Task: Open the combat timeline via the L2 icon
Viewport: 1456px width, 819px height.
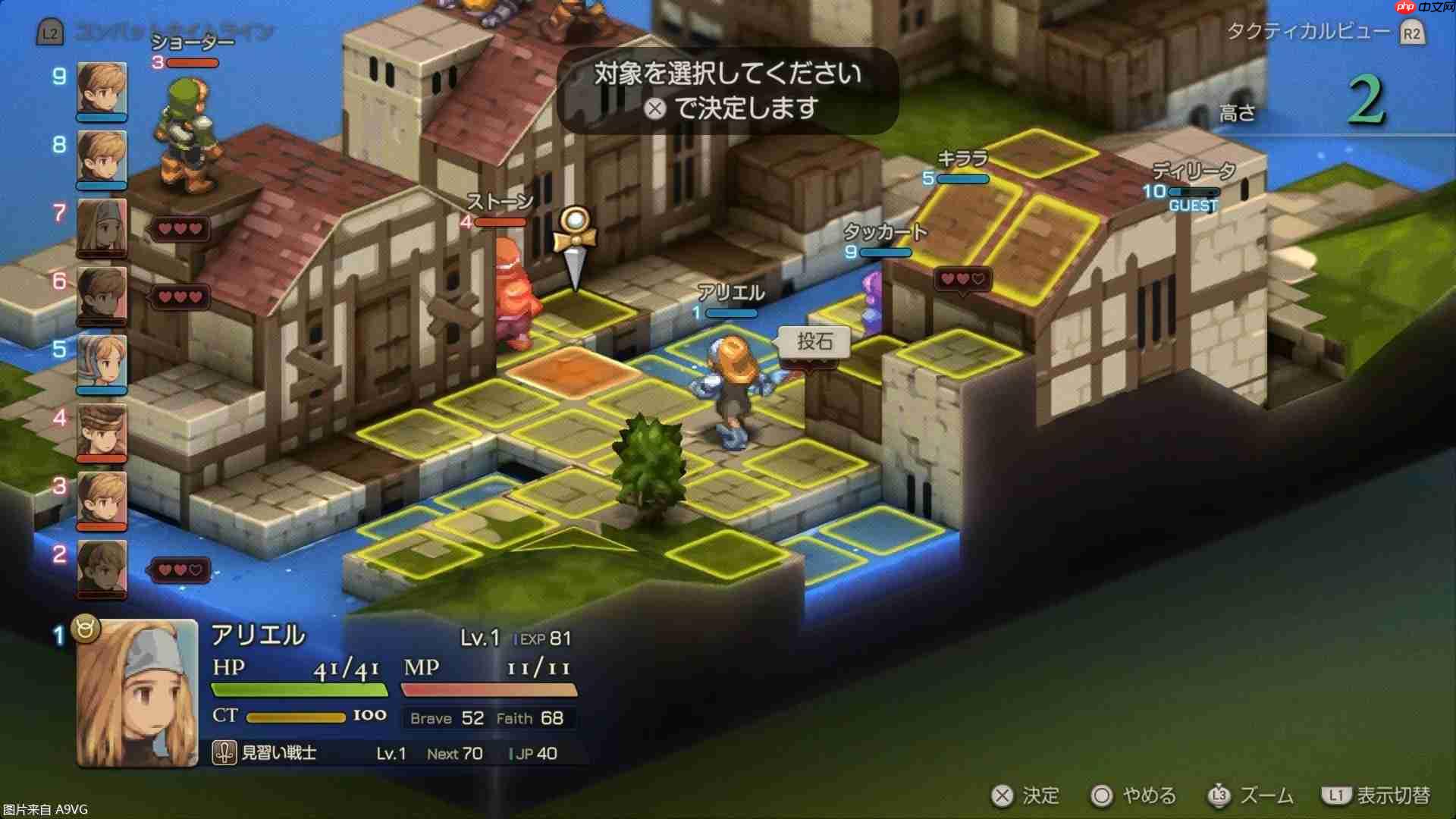Action: [49, 33]
